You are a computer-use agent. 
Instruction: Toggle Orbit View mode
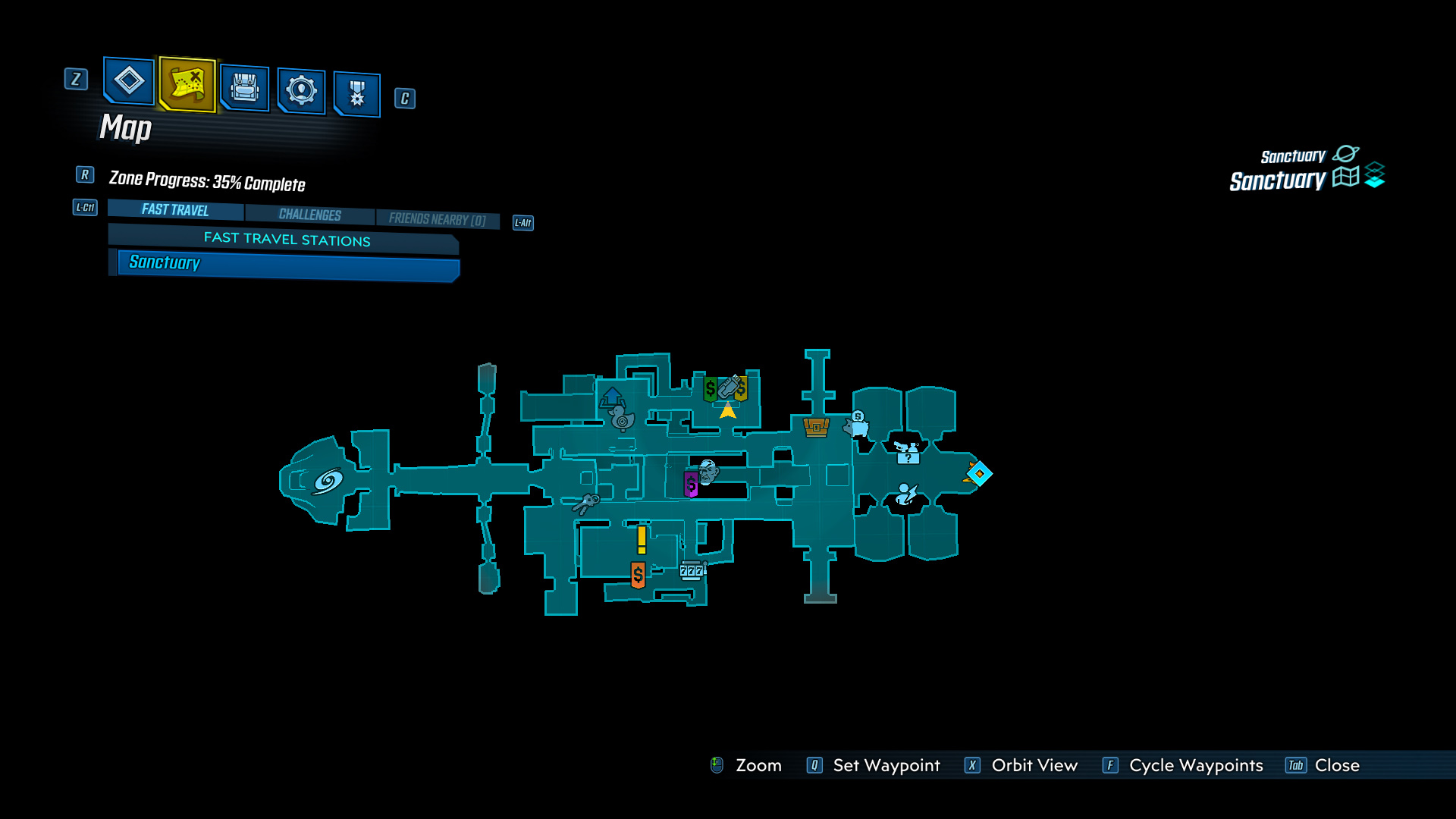pyautogui.click(x=1034, y=765)
